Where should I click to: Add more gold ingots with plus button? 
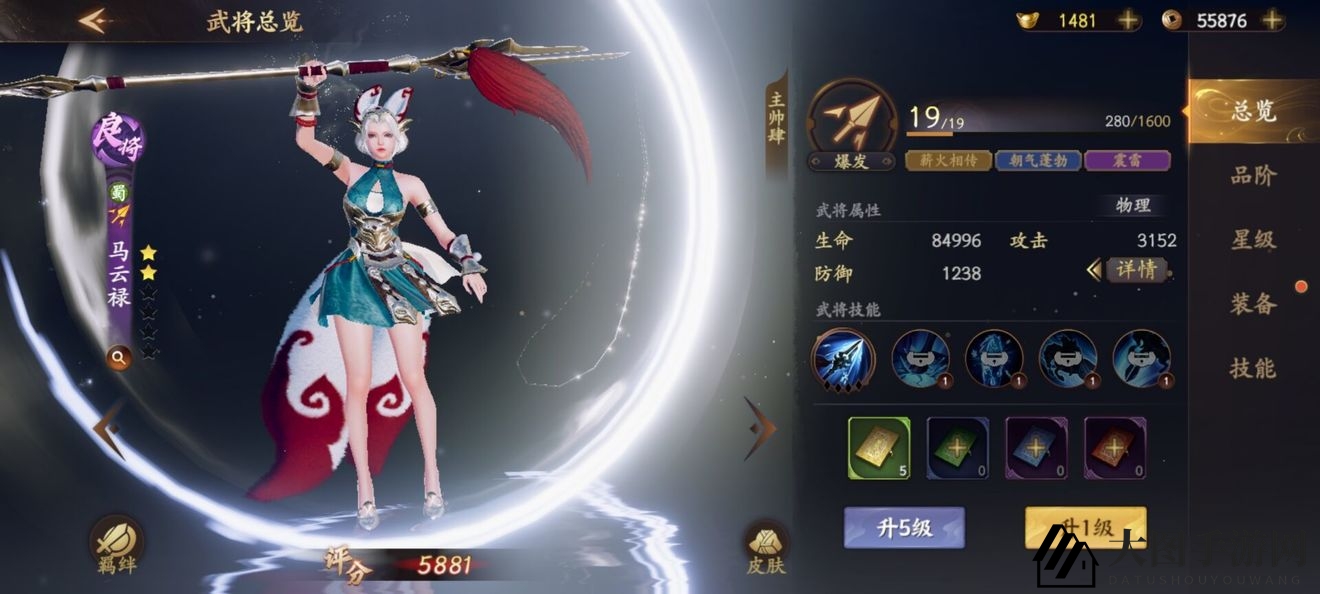click(1128, 20)
